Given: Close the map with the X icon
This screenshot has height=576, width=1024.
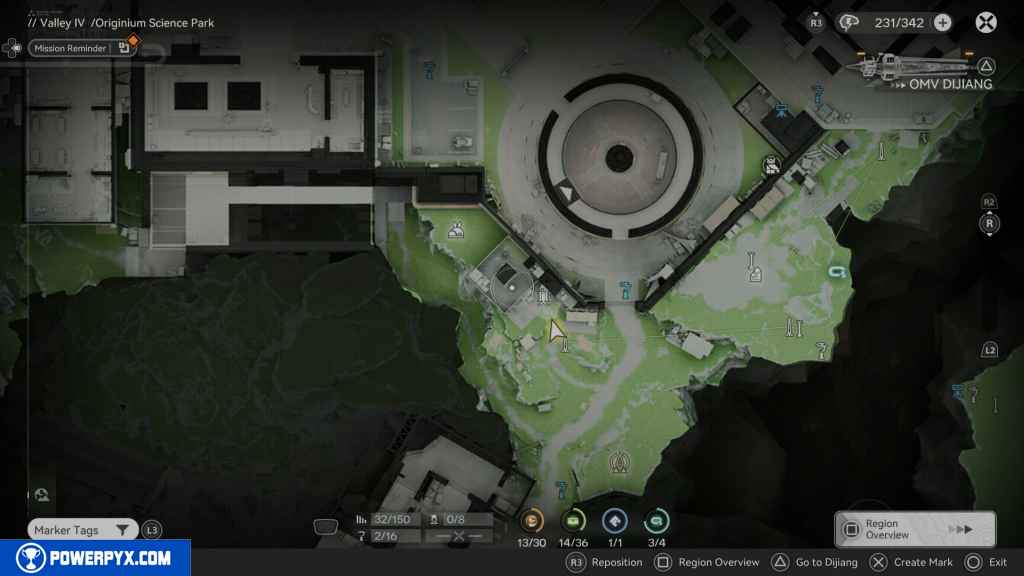Looking at the screenshot, I should (986, 22).
